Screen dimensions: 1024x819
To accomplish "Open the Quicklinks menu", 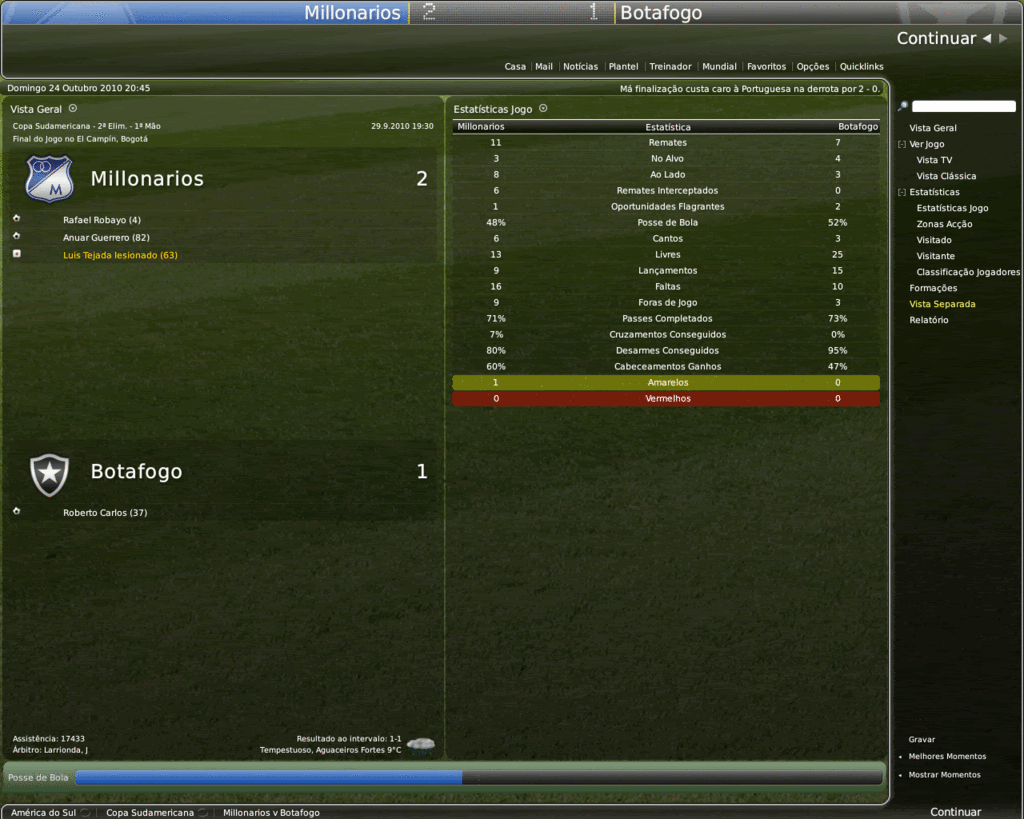I will [861, 67].
